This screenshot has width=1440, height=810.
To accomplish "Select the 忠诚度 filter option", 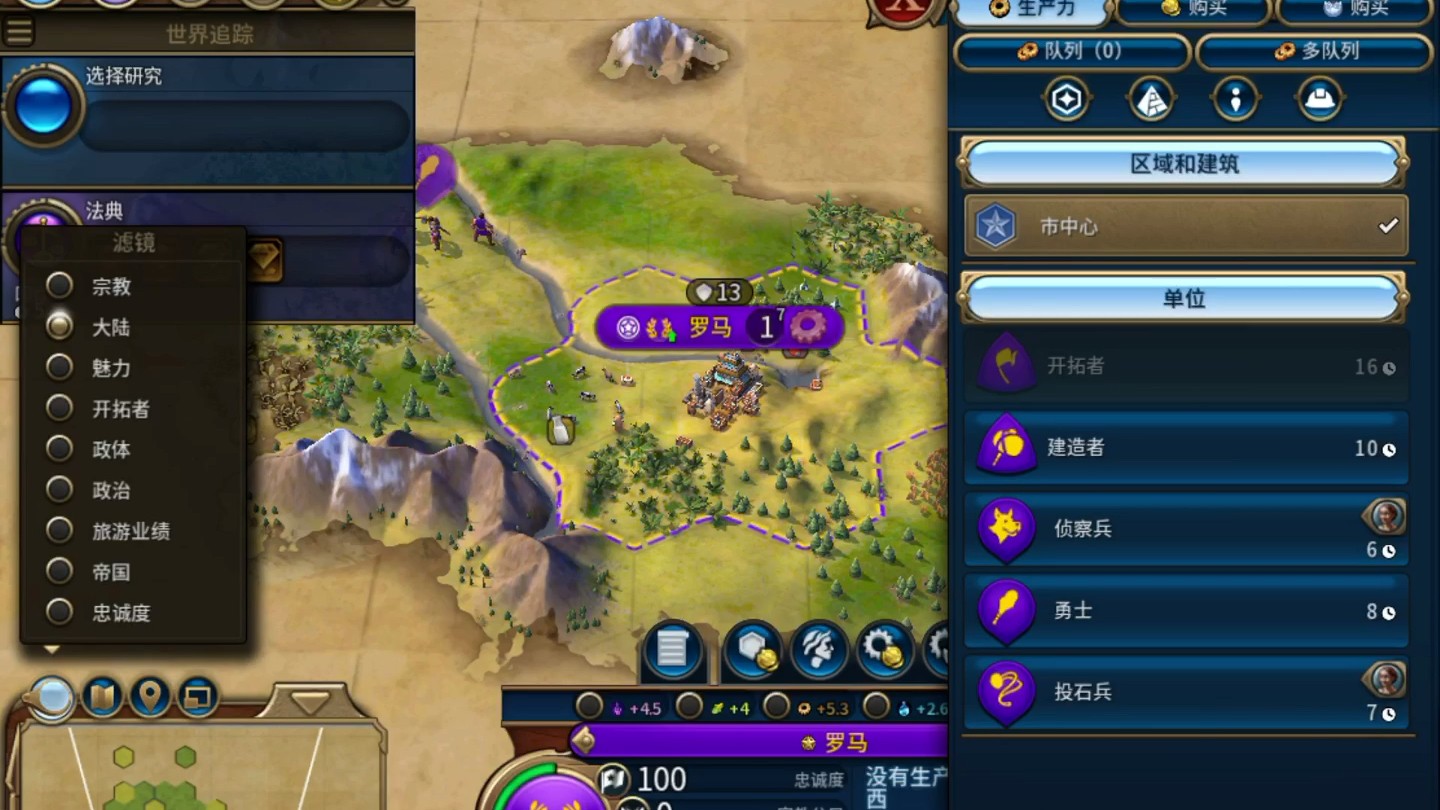I will [x=58, y=612].
